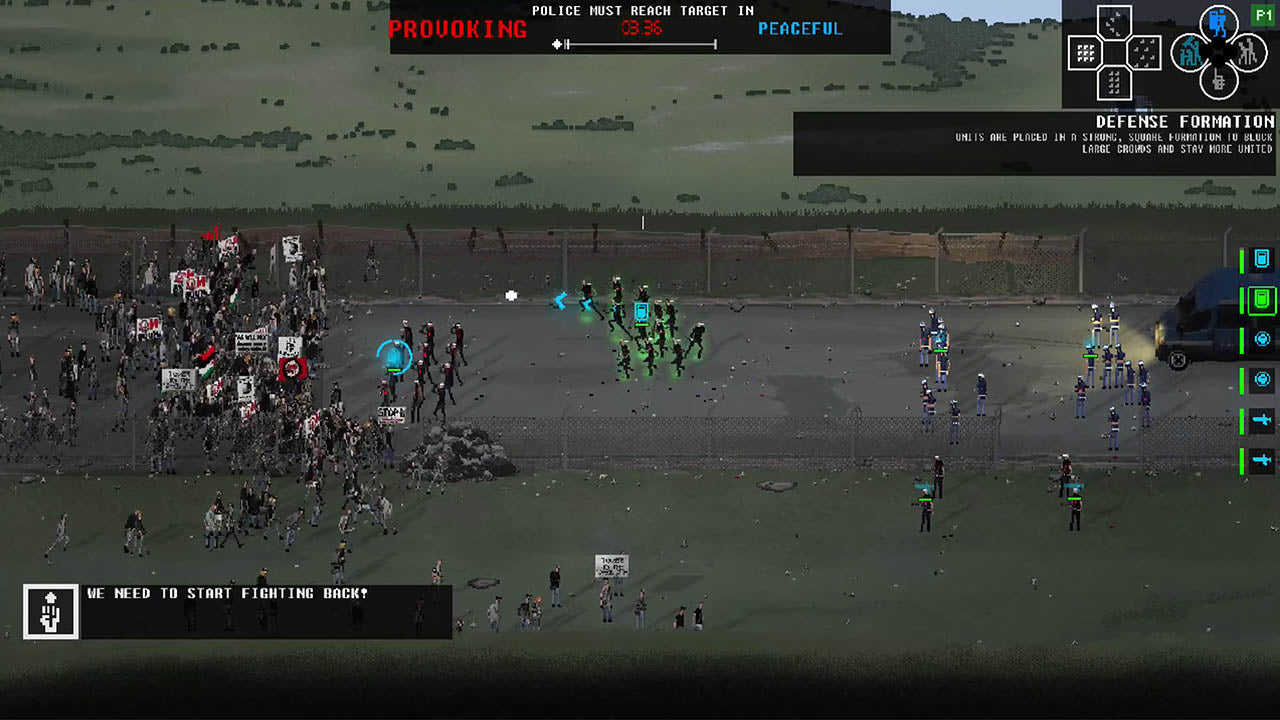Click the tension slider handle near Provoking
The height and width of the screenshot is (720, 1280).
click(x=558, y=44)
